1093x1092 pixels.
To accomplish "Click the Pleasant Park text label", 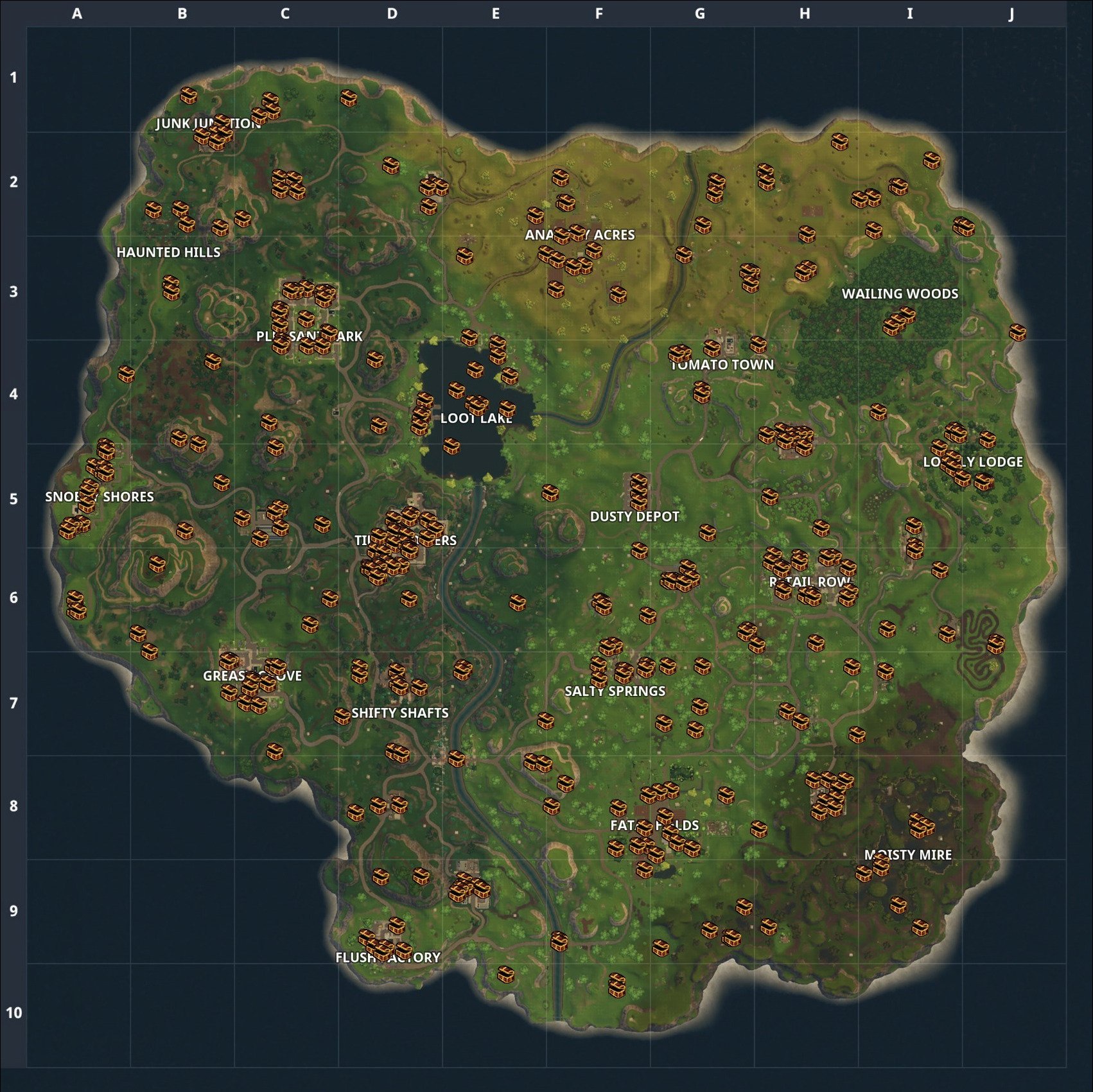I will tap(309, 336).
